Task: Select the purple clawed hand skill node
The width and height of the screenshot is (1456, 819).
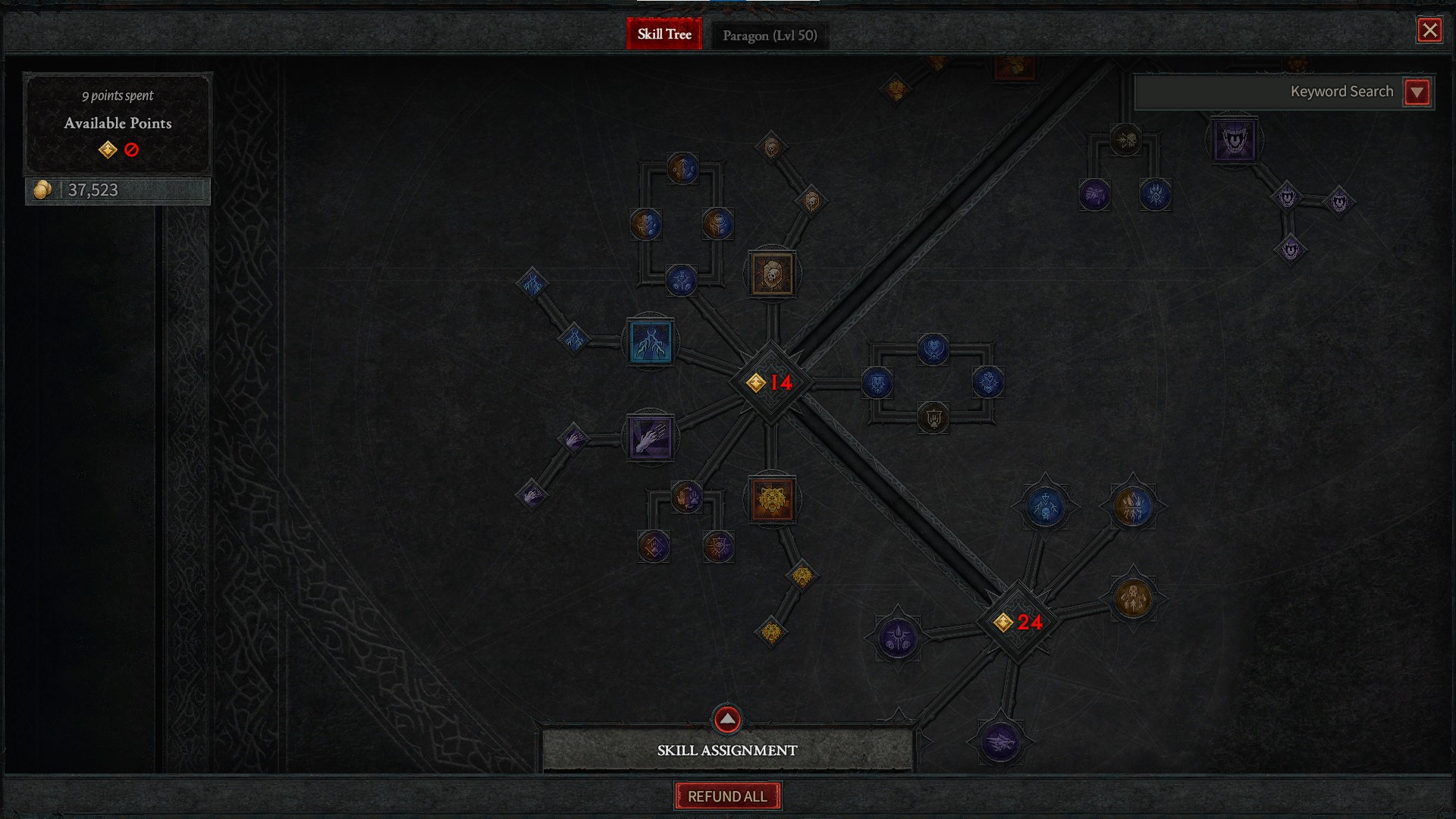Action: pyautogui.click(x=650, y=438)
